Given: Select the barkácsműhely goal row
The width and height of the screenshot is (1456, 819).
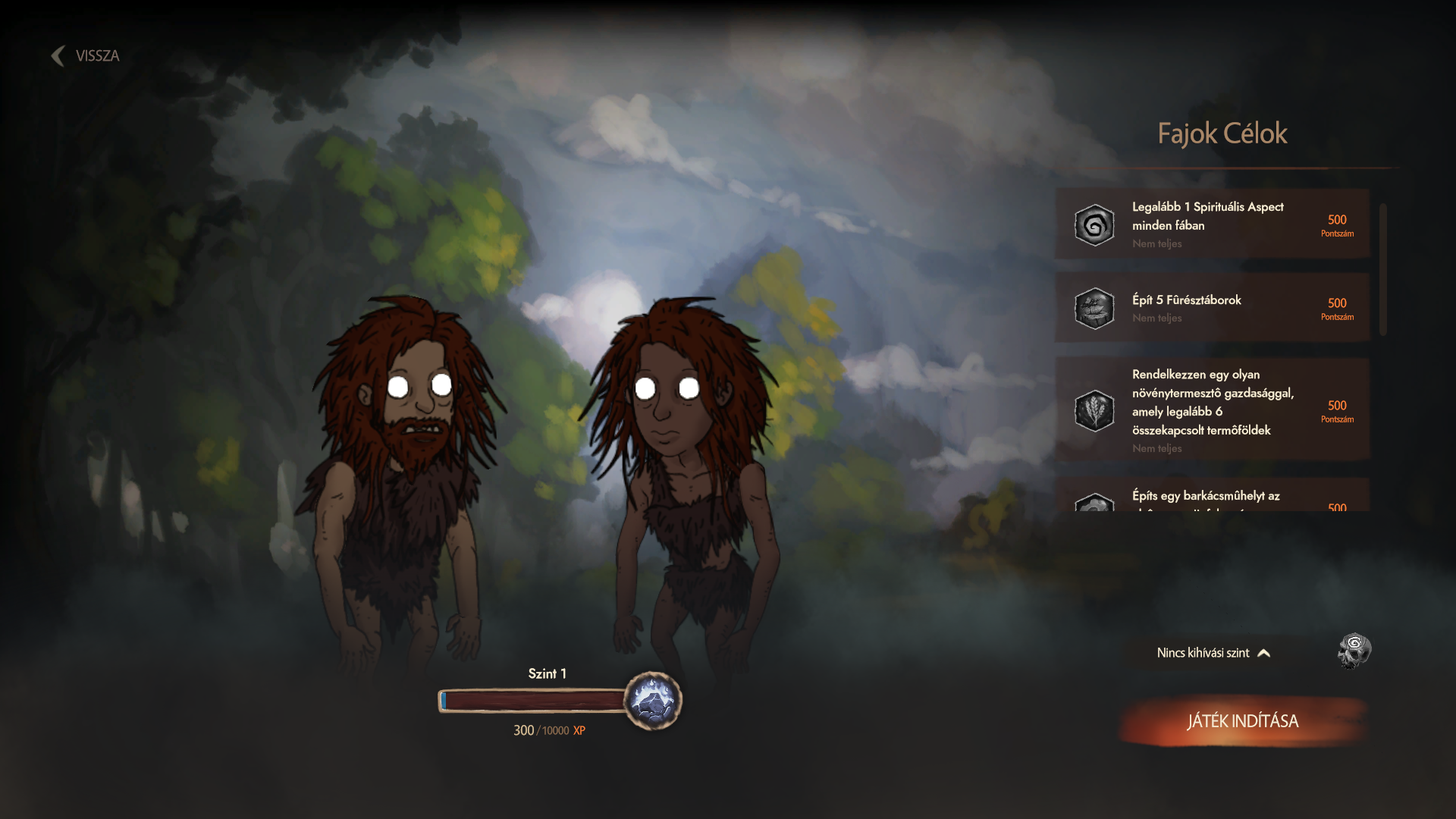Looking at the screenshot, I should [x=1212, y=497].
